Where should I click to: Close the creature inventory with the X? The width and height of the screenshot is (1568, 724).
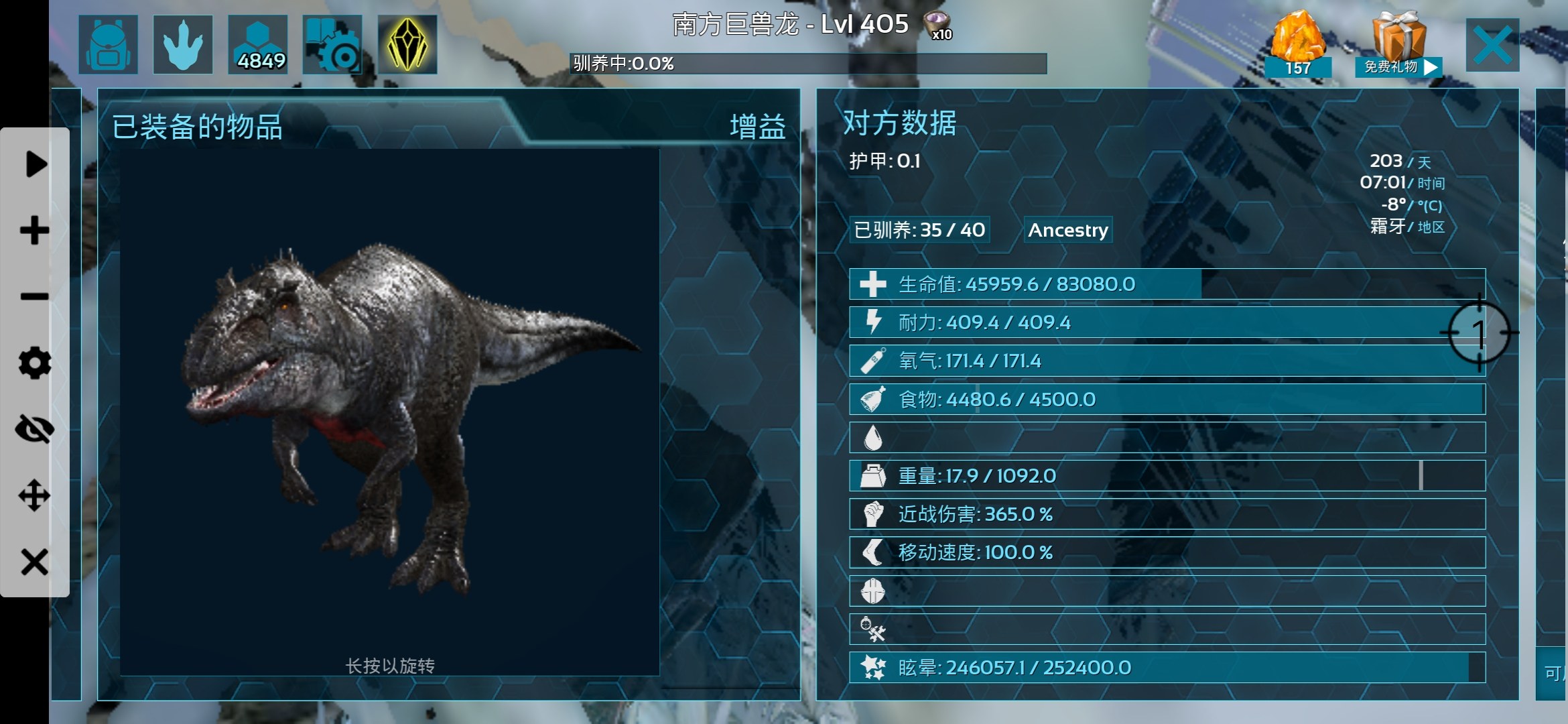pyautogui.click(x=1492, y=45)
